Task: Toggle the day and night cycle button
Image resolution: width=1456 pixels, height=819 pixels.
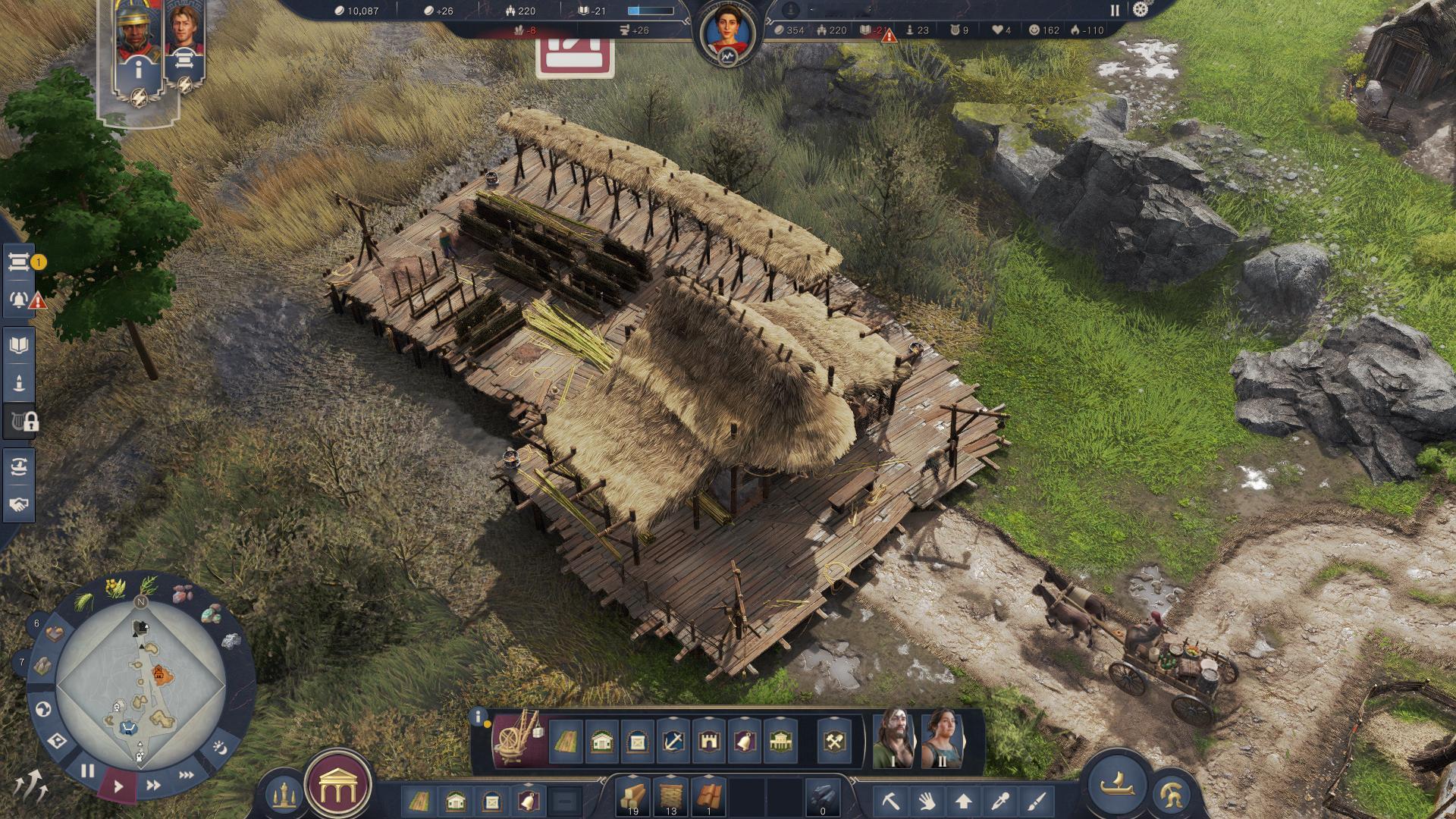Action: 220,747
